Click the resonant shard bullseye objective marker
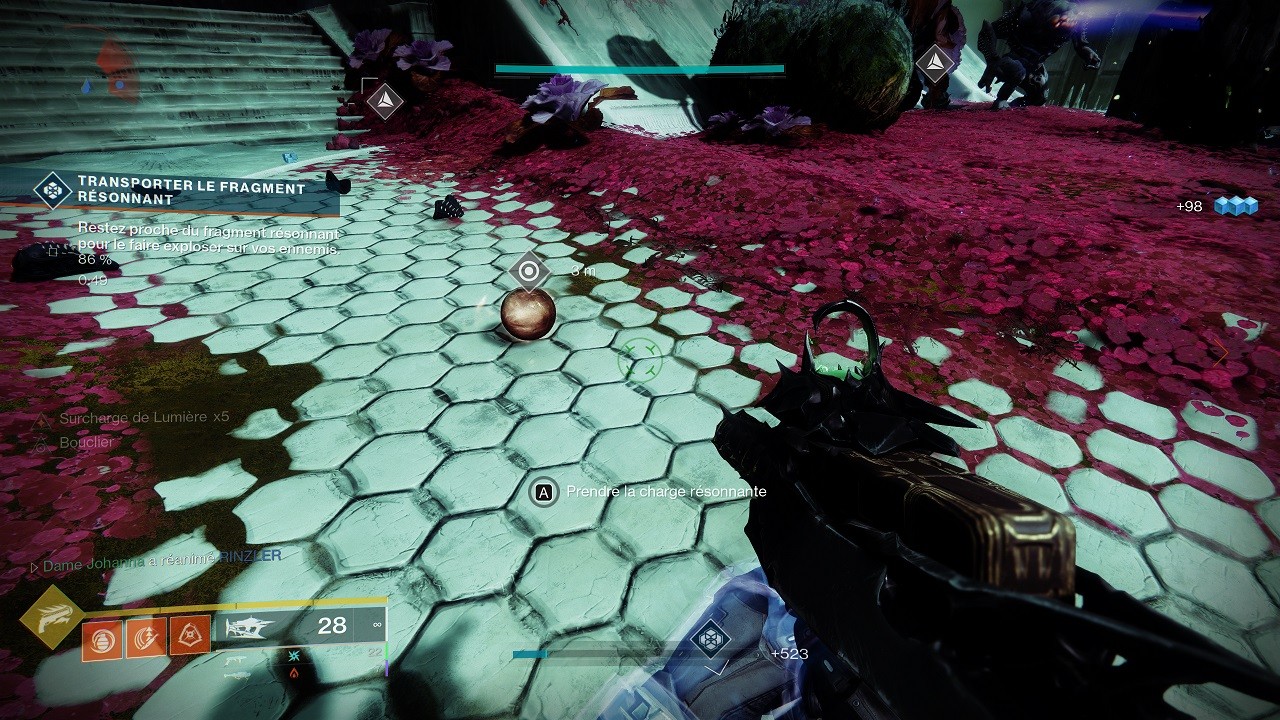1280x720 pixels. pos(528,271)
